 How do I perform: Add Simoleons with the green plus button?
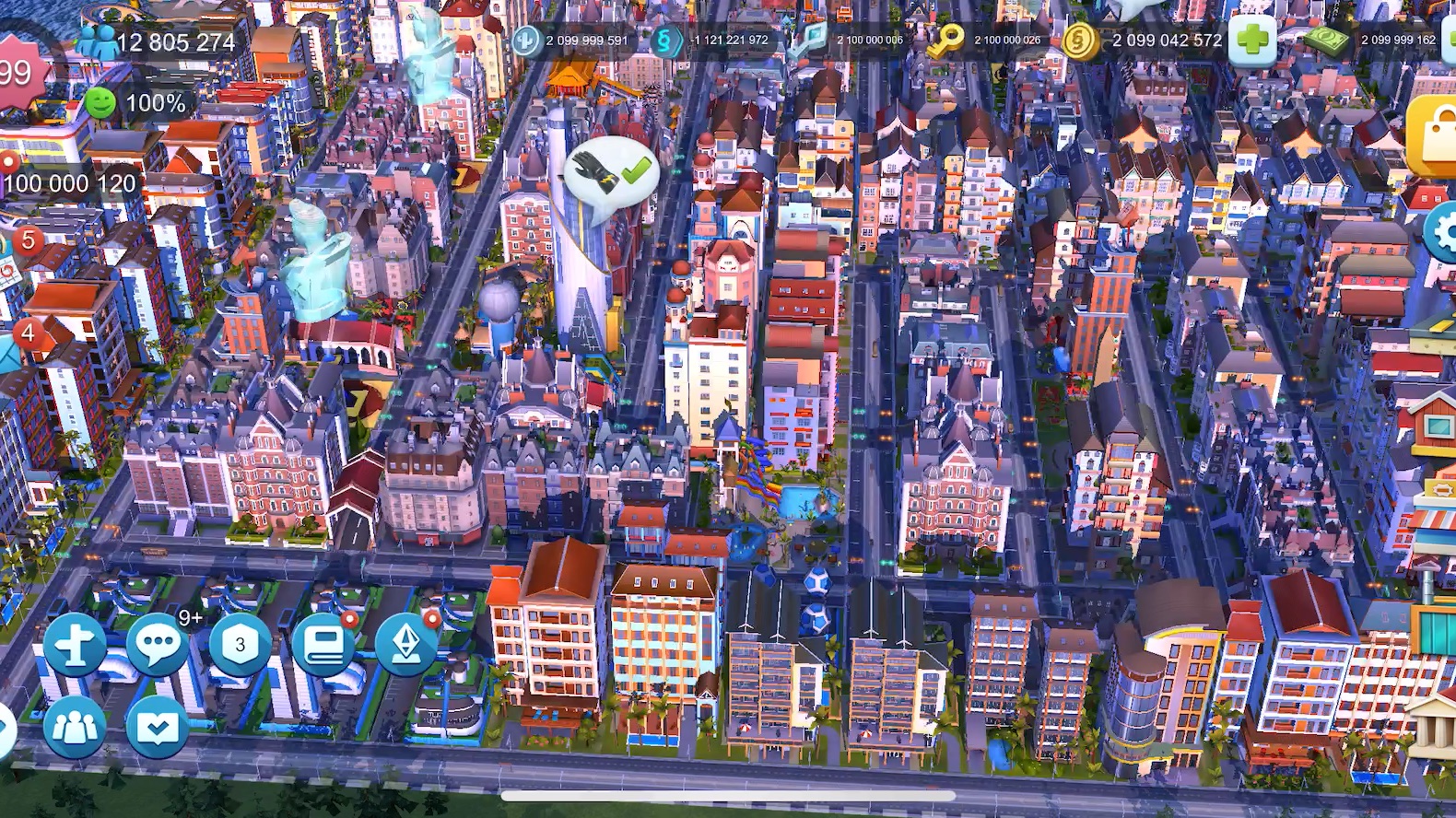pos(1253,41)
